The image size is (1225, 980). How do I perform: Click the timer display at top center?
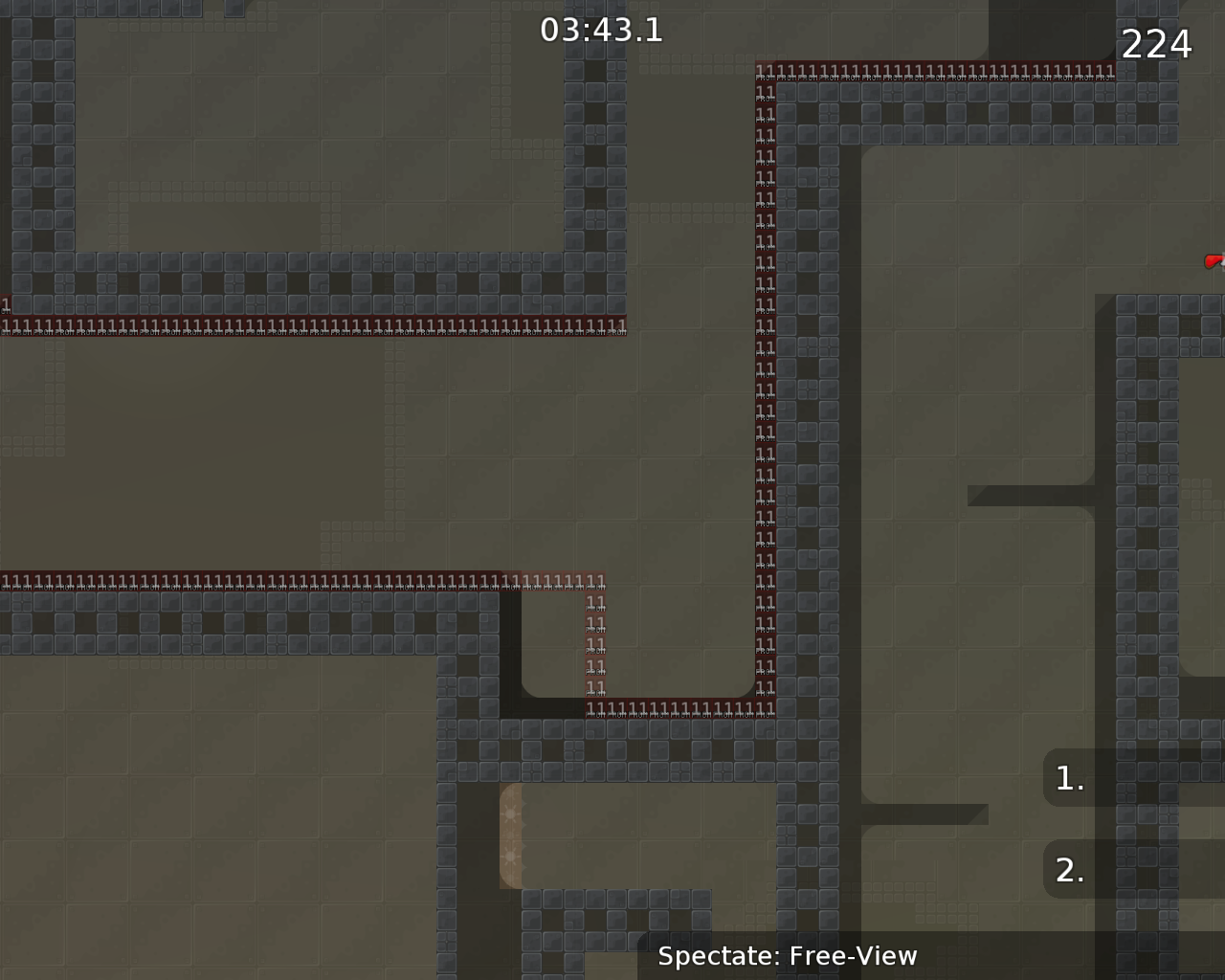pos(601,30)
